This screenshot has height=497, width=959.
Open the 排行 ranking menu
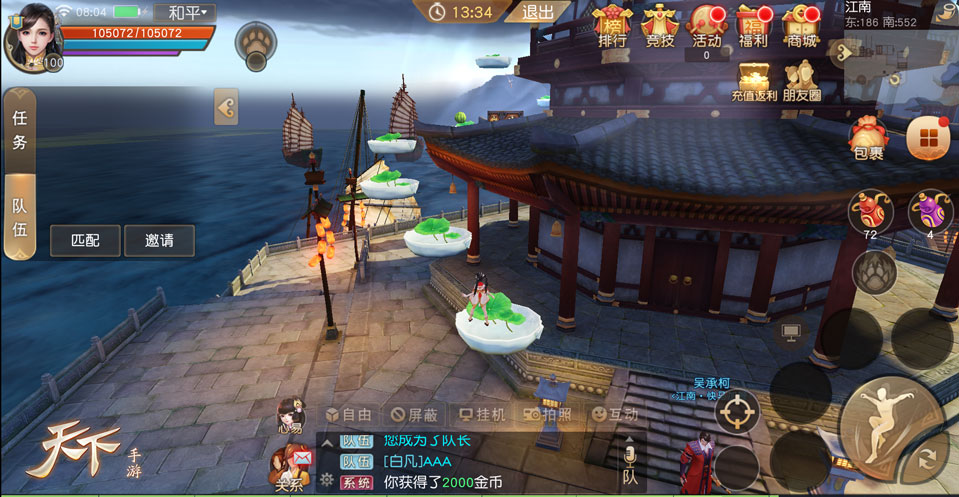tap(613, 27)
